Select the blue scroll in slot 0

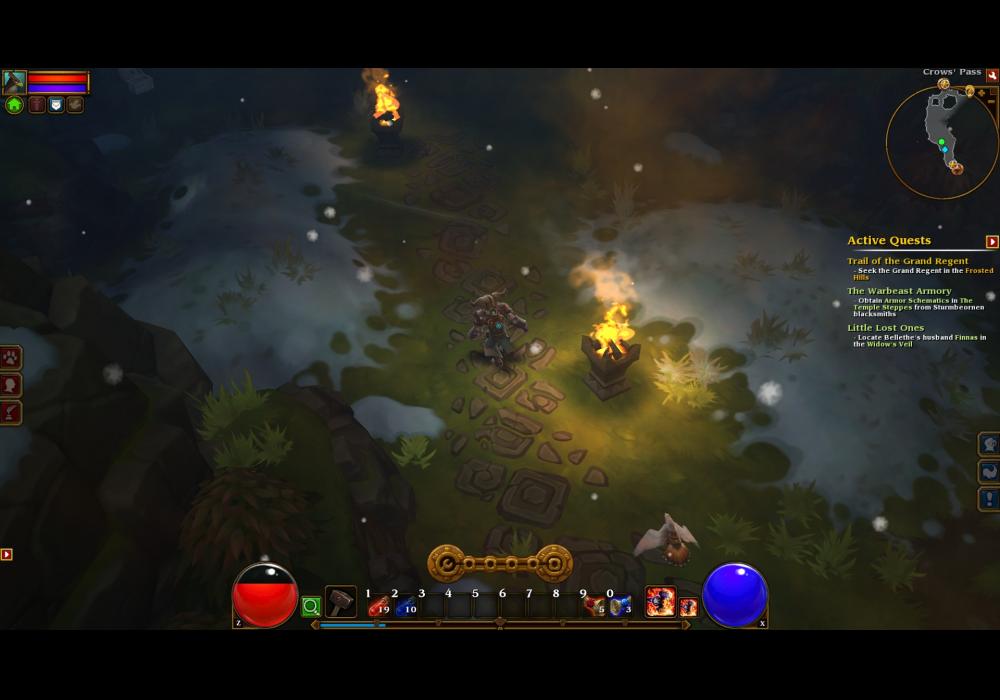click(x=620, y=606)
